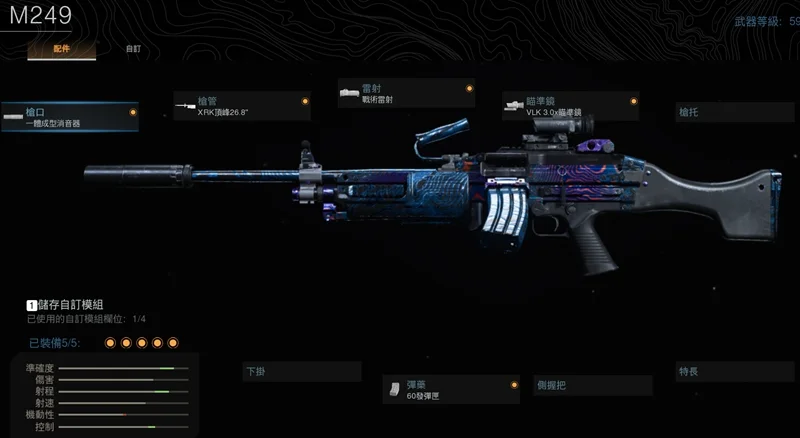Choose the empty 側握把 rear grip slot
This screenshot has width=800, height=438.
[590, 384]
